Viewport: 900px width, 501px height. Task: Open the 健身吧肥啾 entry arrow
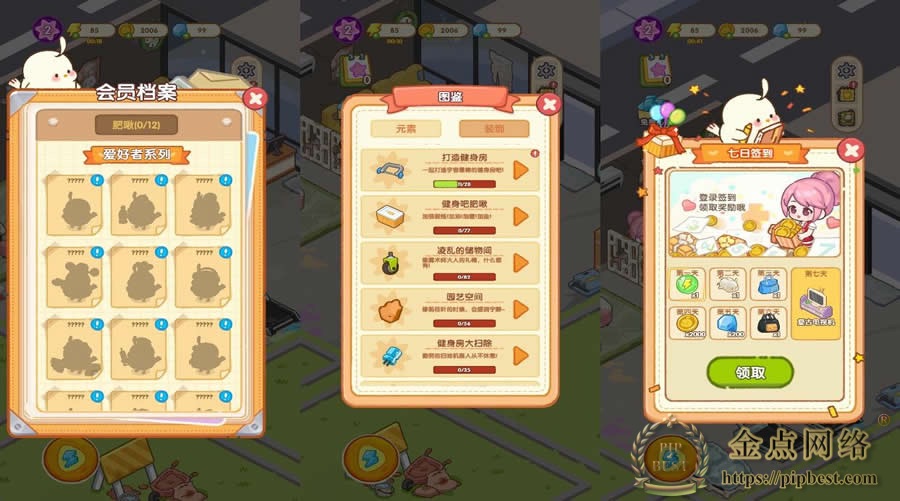[520, 216]
